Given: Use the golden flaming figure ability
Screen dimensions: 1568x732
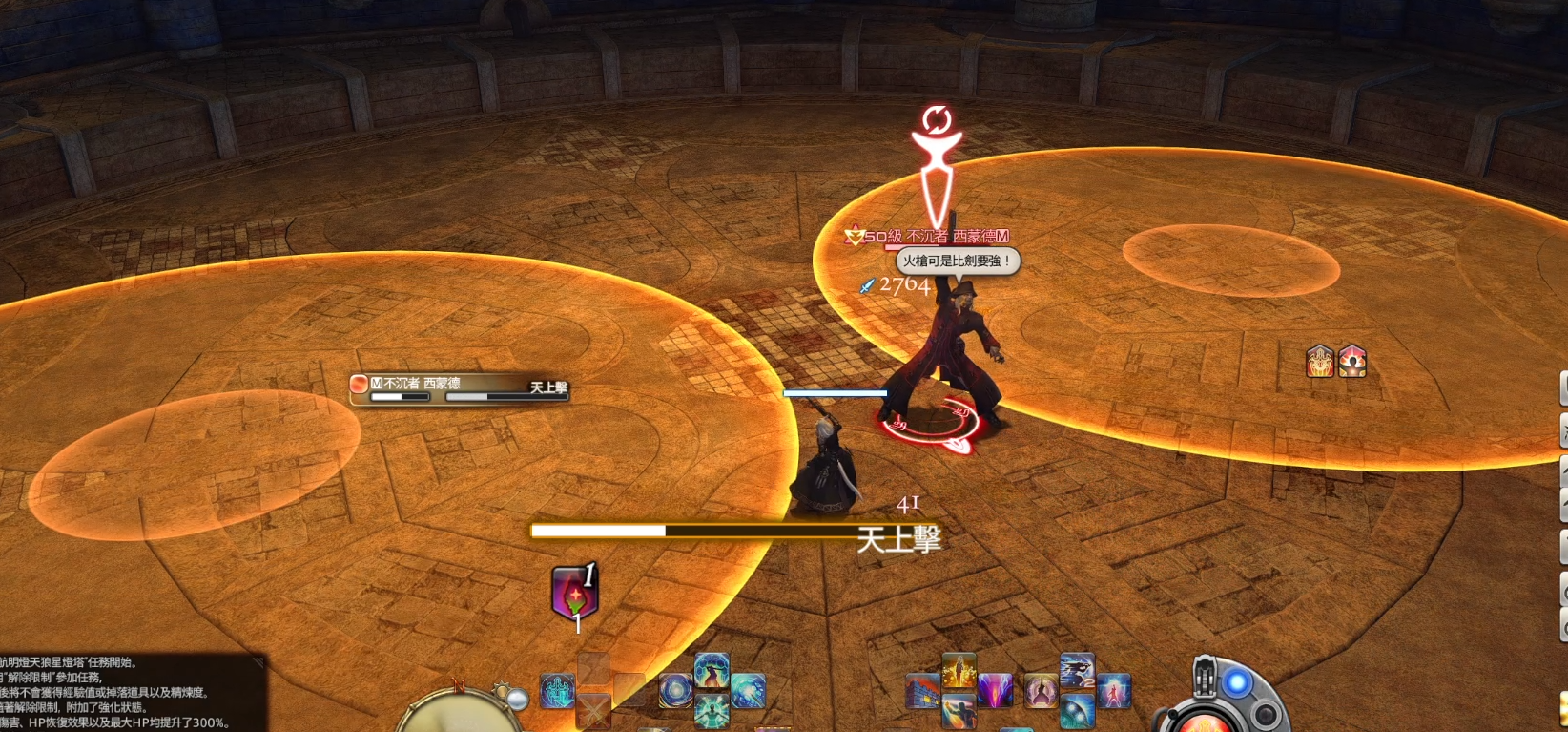Looking at the screenshot, I should pos(959,671).
